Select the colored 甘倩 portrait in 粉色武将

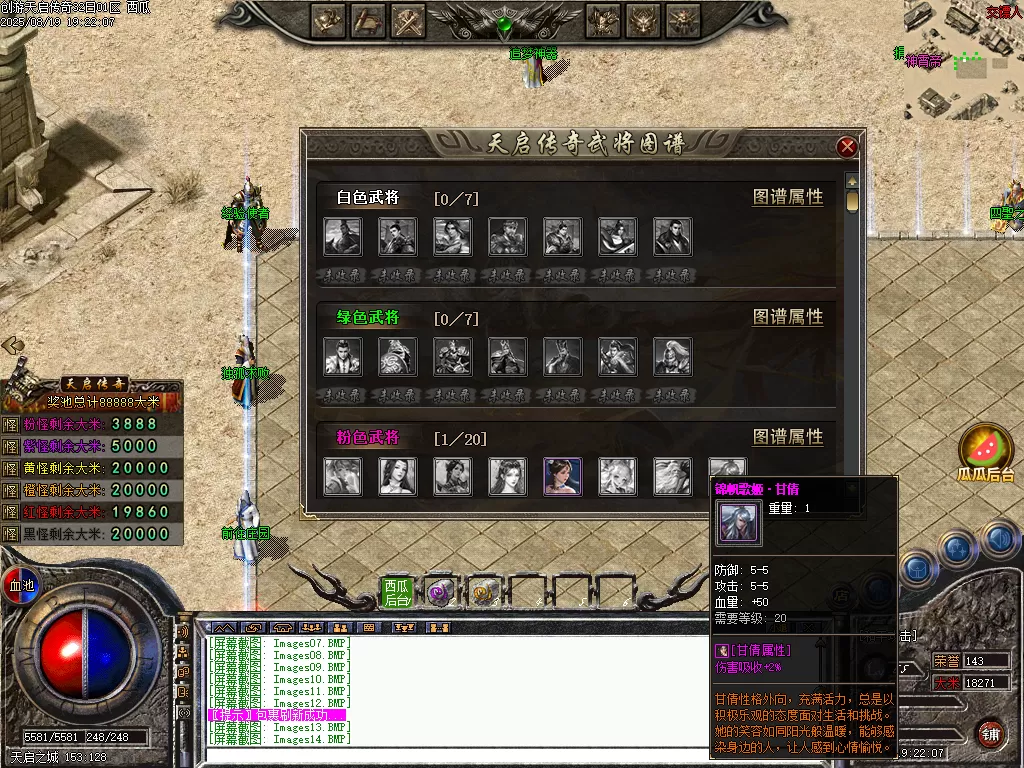click(x=562, y=477)
